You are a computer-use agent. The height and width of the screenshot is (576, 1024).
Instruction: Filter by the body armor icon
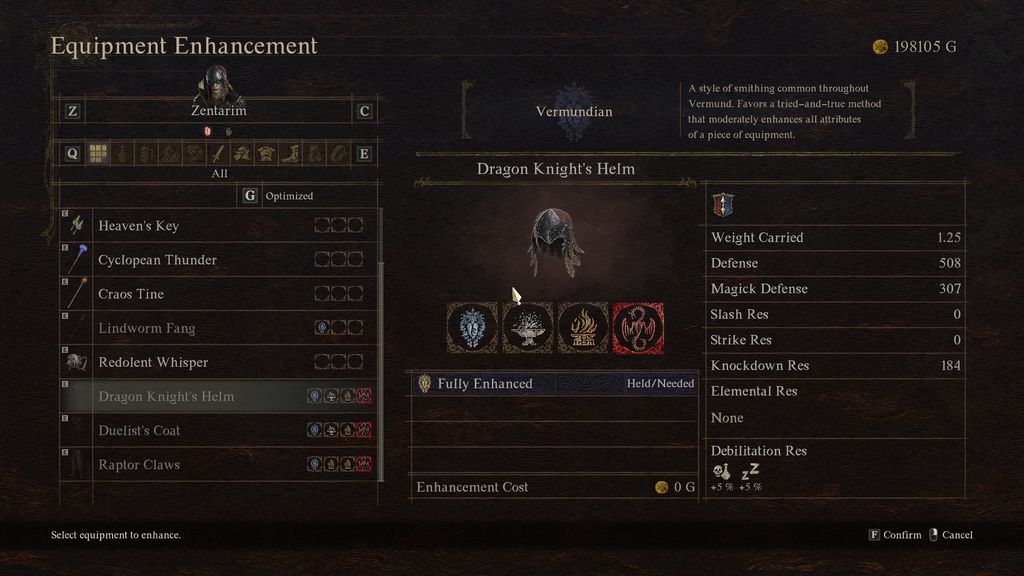coord(266,153)
